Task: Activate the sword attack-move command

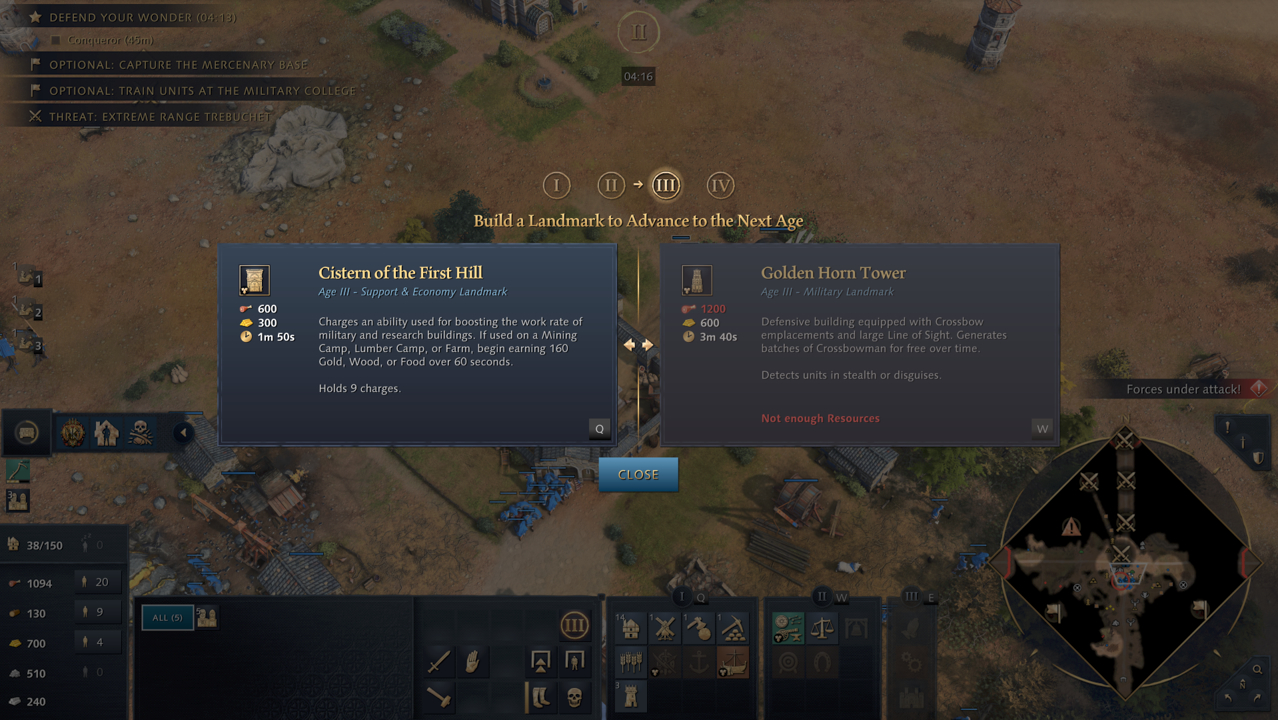Action: tap(439, 661)
